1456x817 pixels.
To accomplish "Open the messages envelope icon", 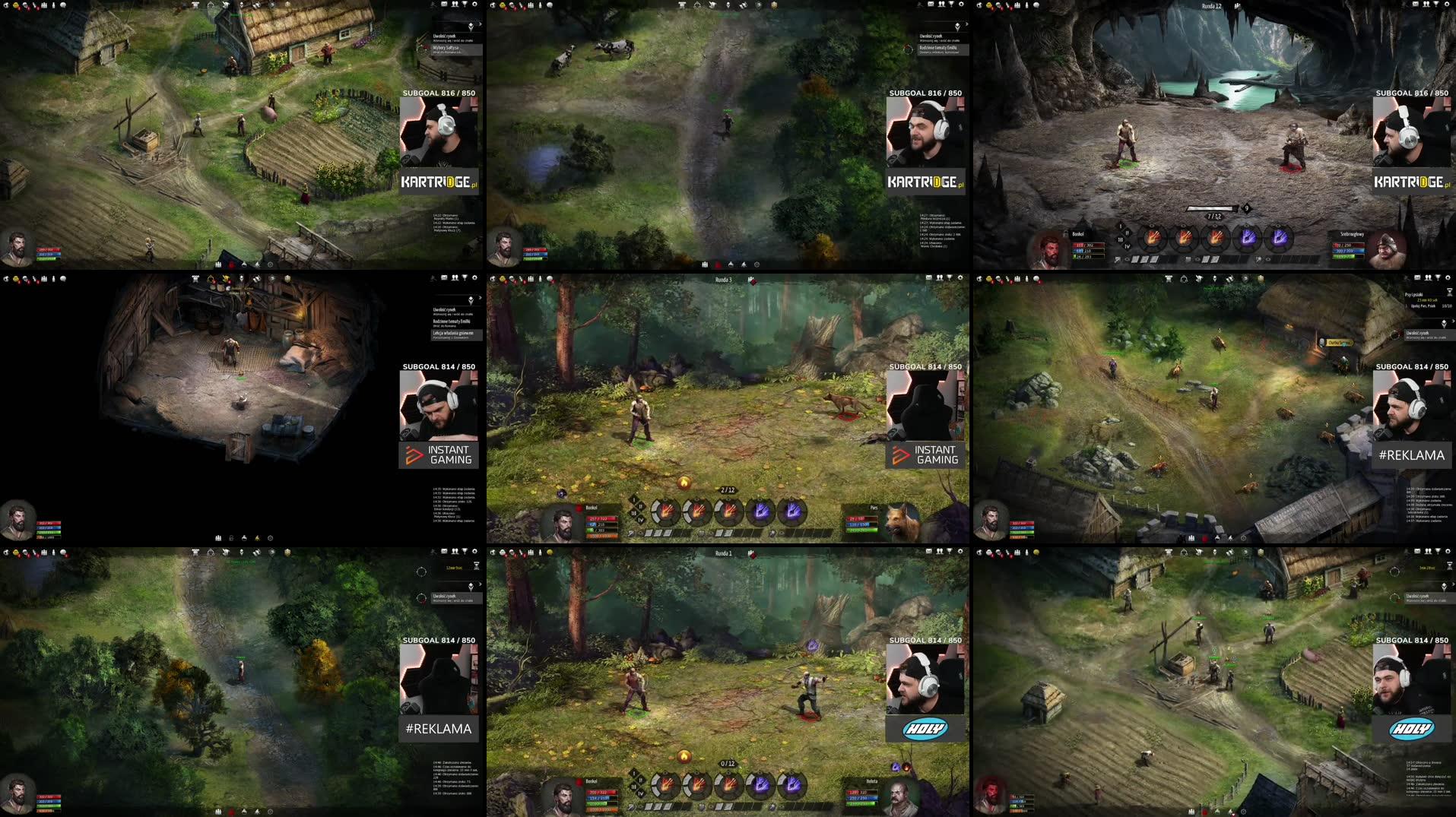I will (1416, 4).
